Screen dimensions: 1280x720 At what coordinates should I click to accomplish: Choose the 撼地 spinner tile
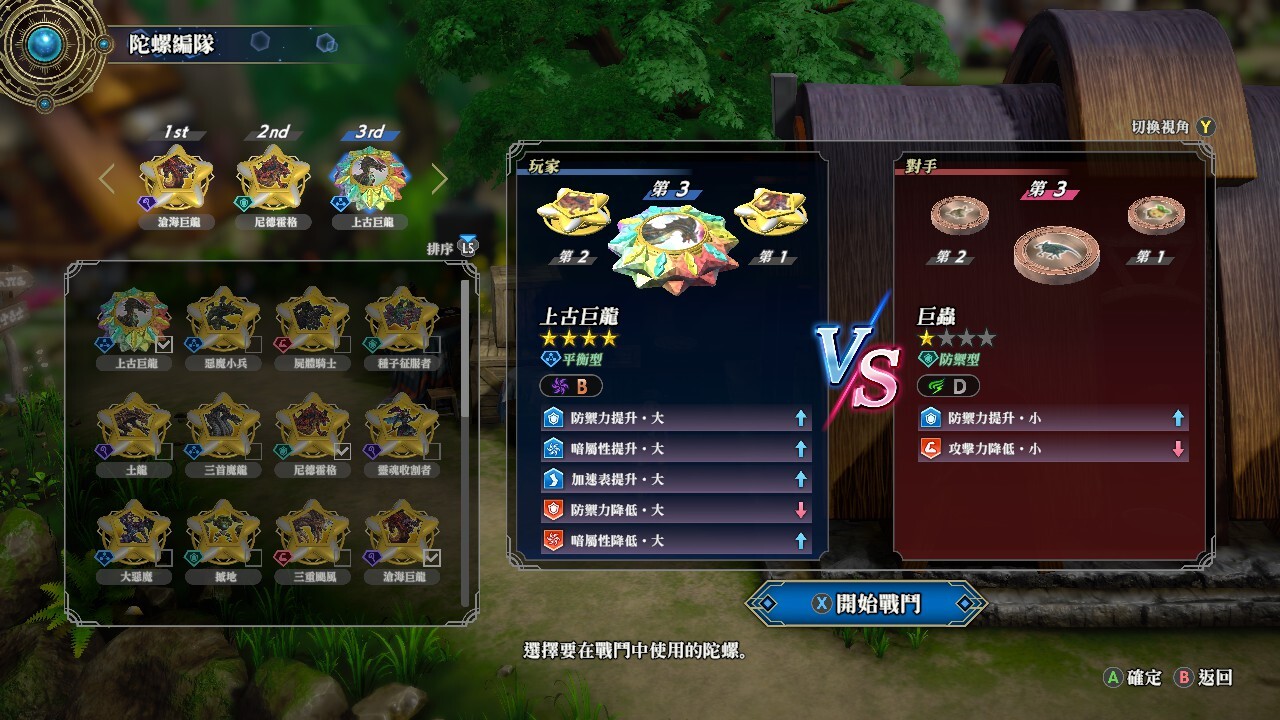pyautogui.click(x=223, y=539)
